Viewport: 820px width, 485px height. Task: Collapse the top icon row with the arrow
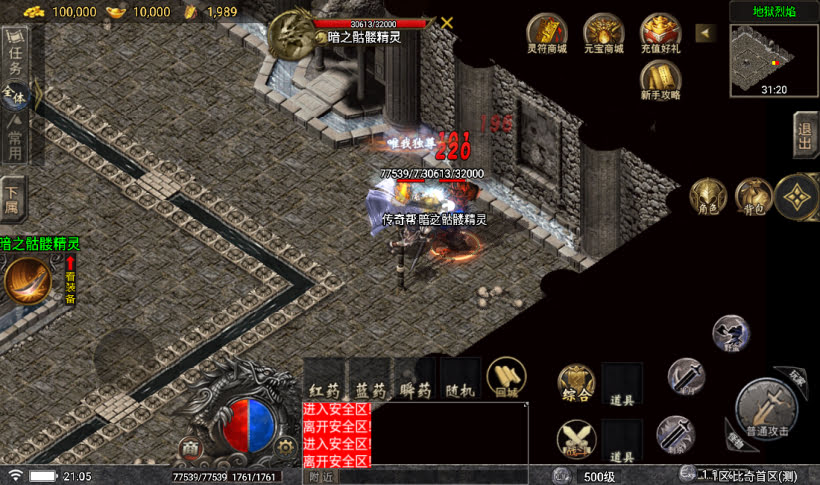(706, 33)
